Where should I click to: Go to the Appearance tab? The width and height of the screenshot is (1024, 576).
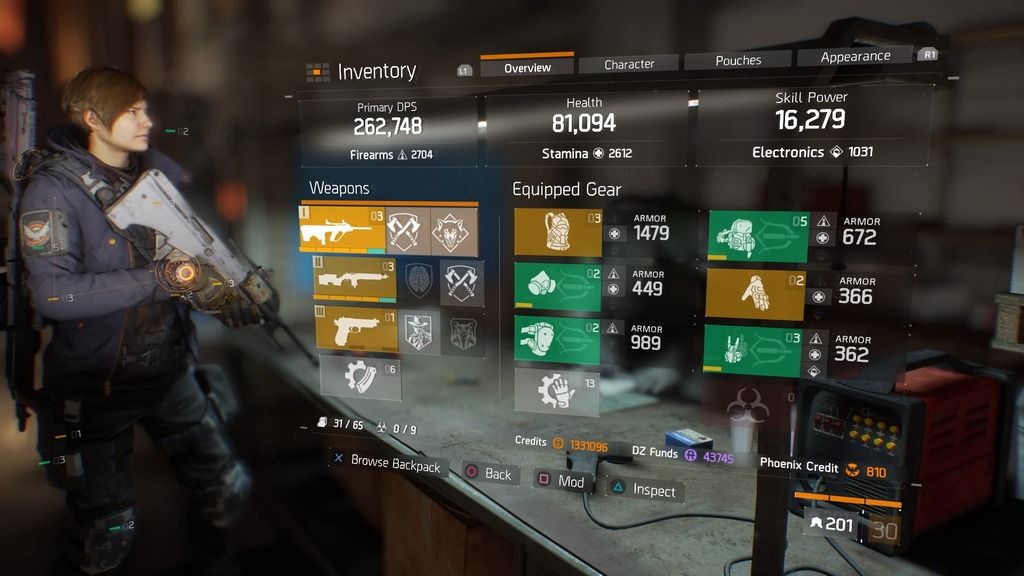coord(855,57)
